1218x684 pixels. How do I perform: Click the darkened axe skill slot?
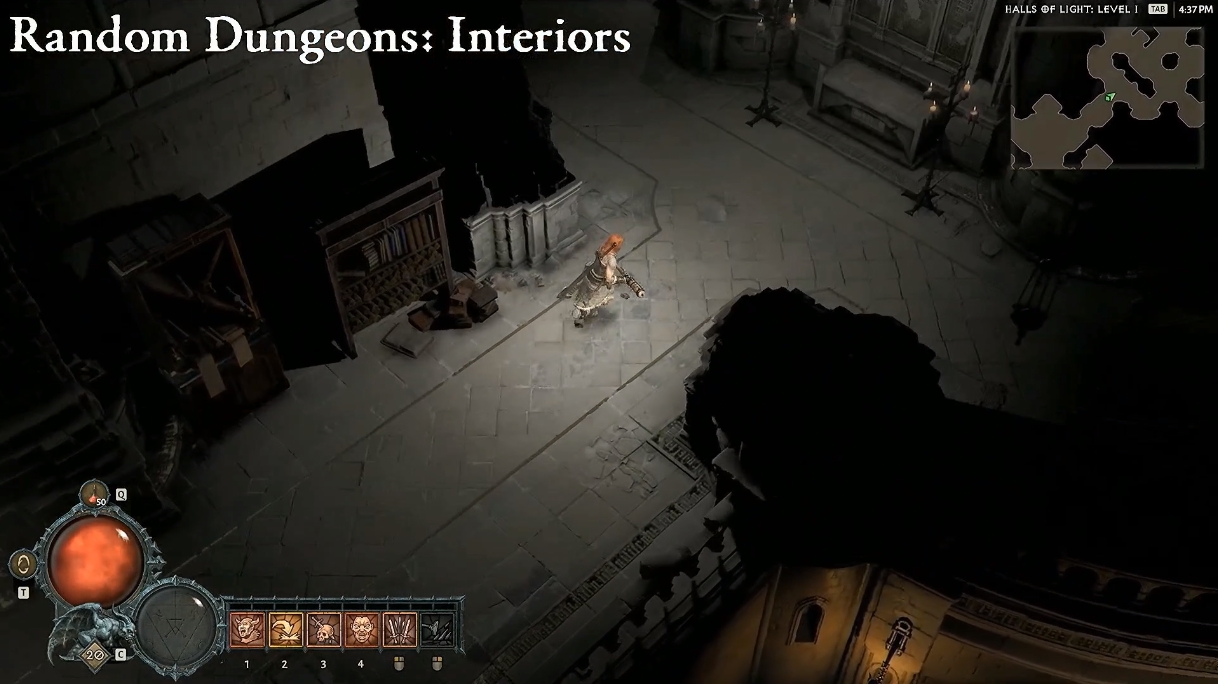(x=437, y=630)
